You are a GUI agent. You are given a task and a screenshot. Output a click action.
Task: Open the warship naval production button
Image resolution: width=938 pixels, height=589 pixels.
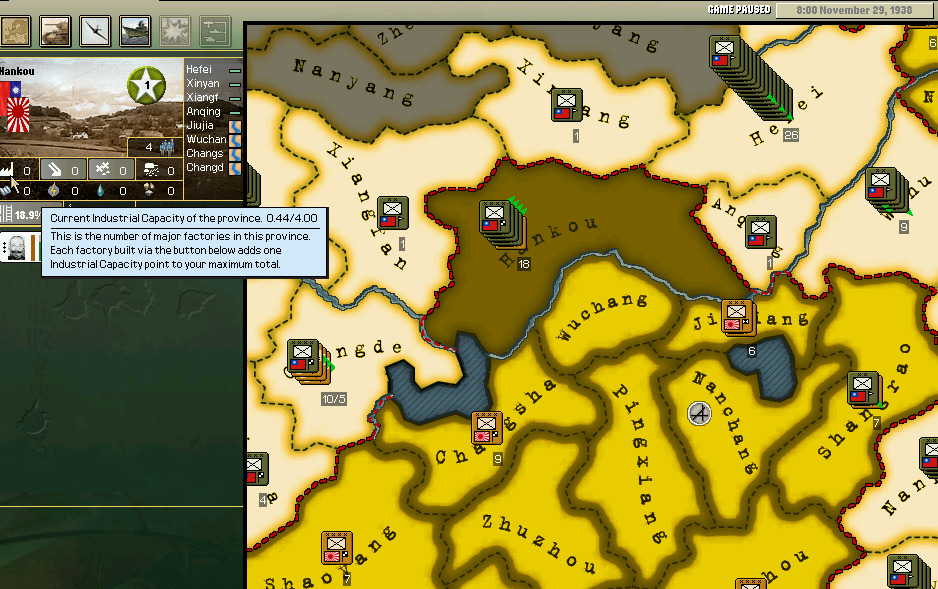click(135, 31)
